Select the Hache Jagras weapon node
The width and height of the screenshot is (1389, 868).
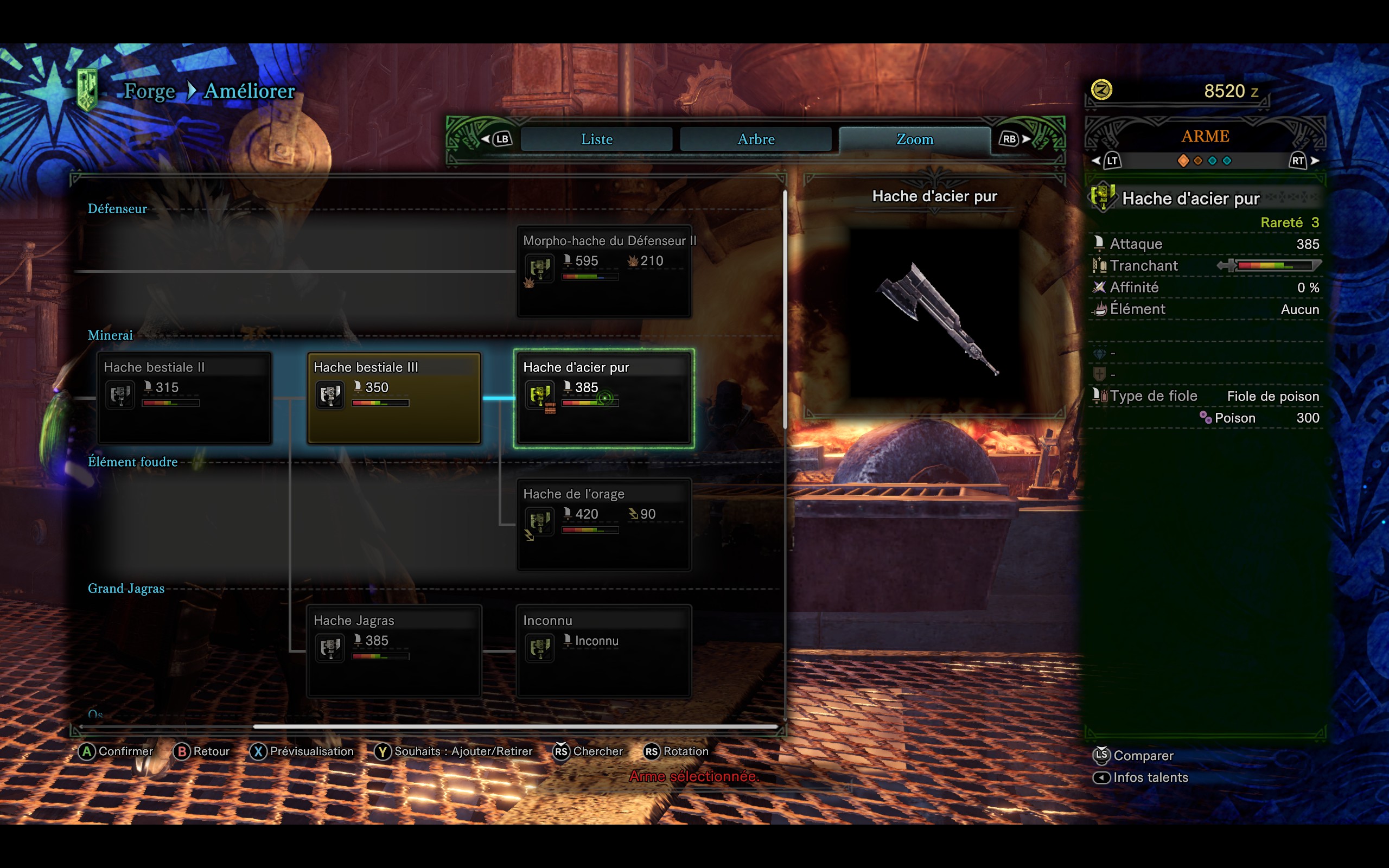(x=394, y=650)
